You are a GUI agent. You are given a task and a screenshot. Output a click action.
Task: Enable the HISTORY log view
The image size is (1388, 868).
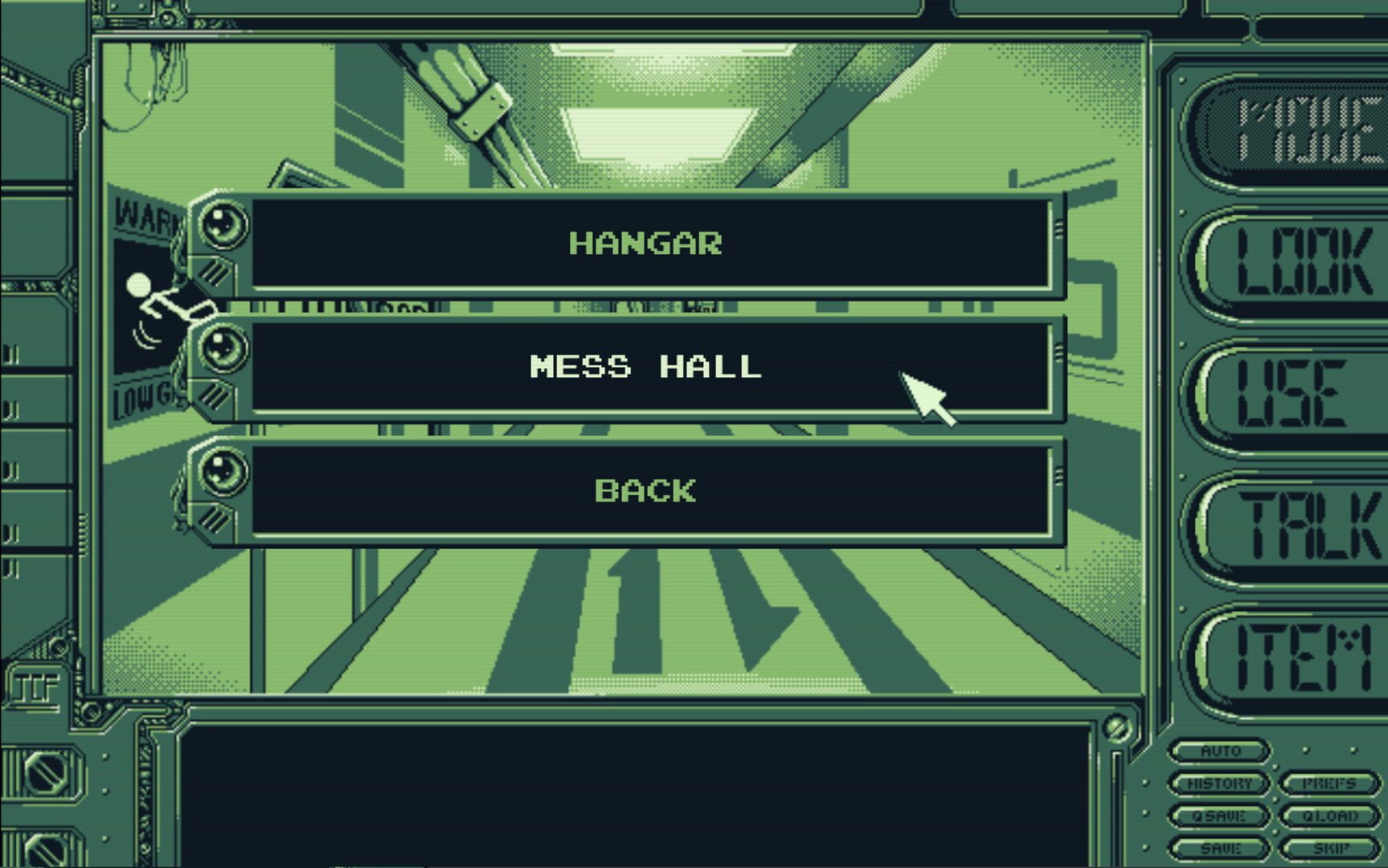click(x=1222, y=782)
